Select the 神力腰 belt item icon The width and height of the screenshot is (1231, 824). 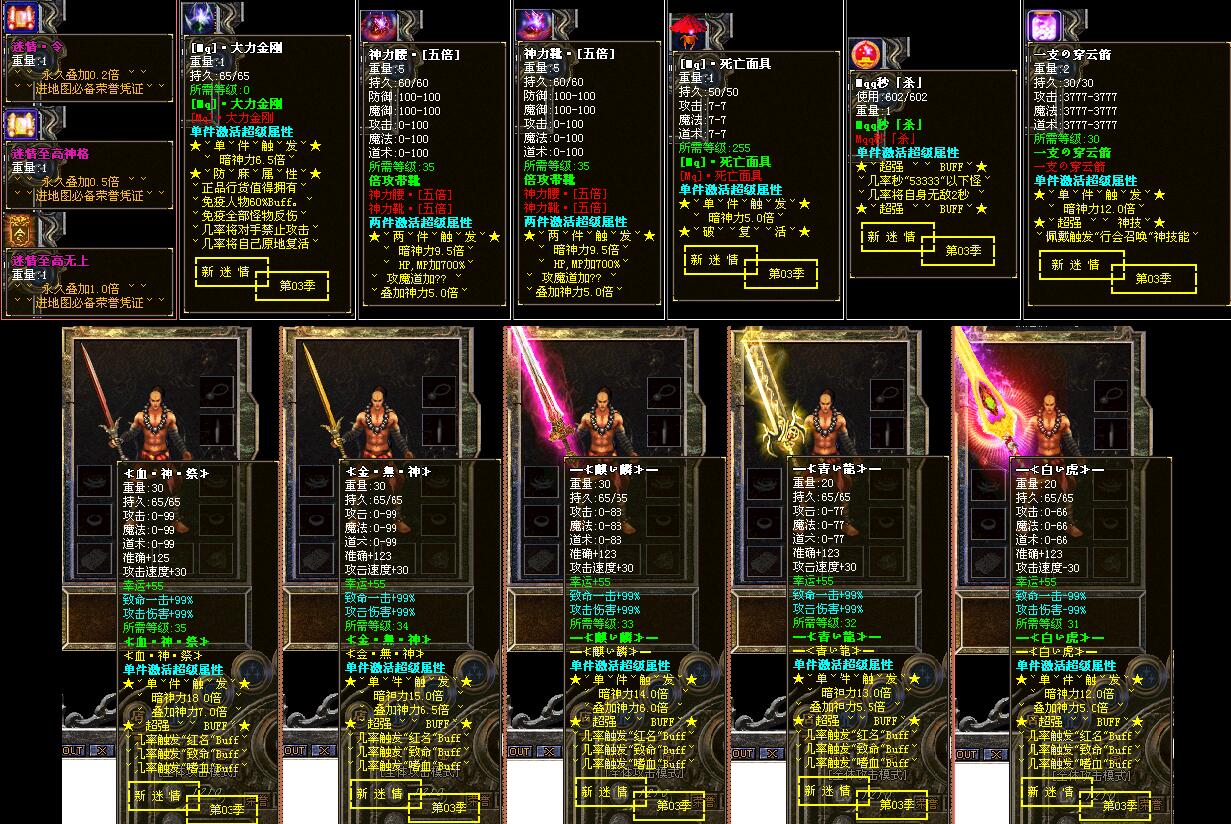[379, 27]
